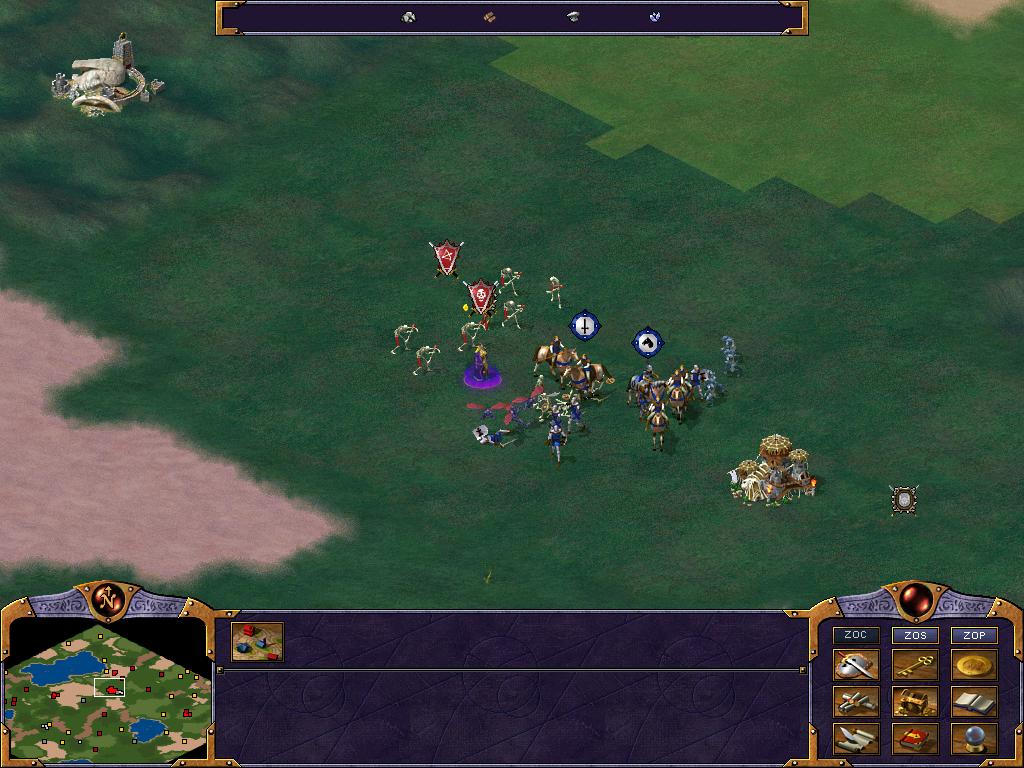Open the gold coin panel
Viewport: 1024px width, 768px height.
point(974,665)
